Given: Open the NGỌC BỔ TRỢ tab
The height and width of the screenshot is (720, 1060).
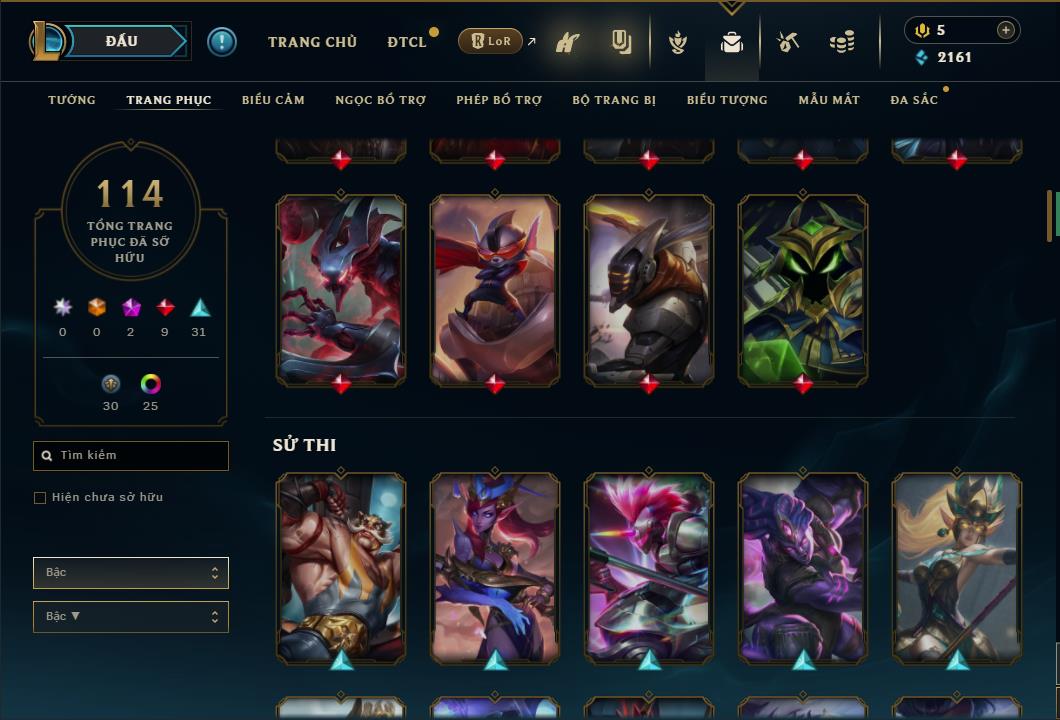Looking at the screenshot, I should tap(380, 100).
